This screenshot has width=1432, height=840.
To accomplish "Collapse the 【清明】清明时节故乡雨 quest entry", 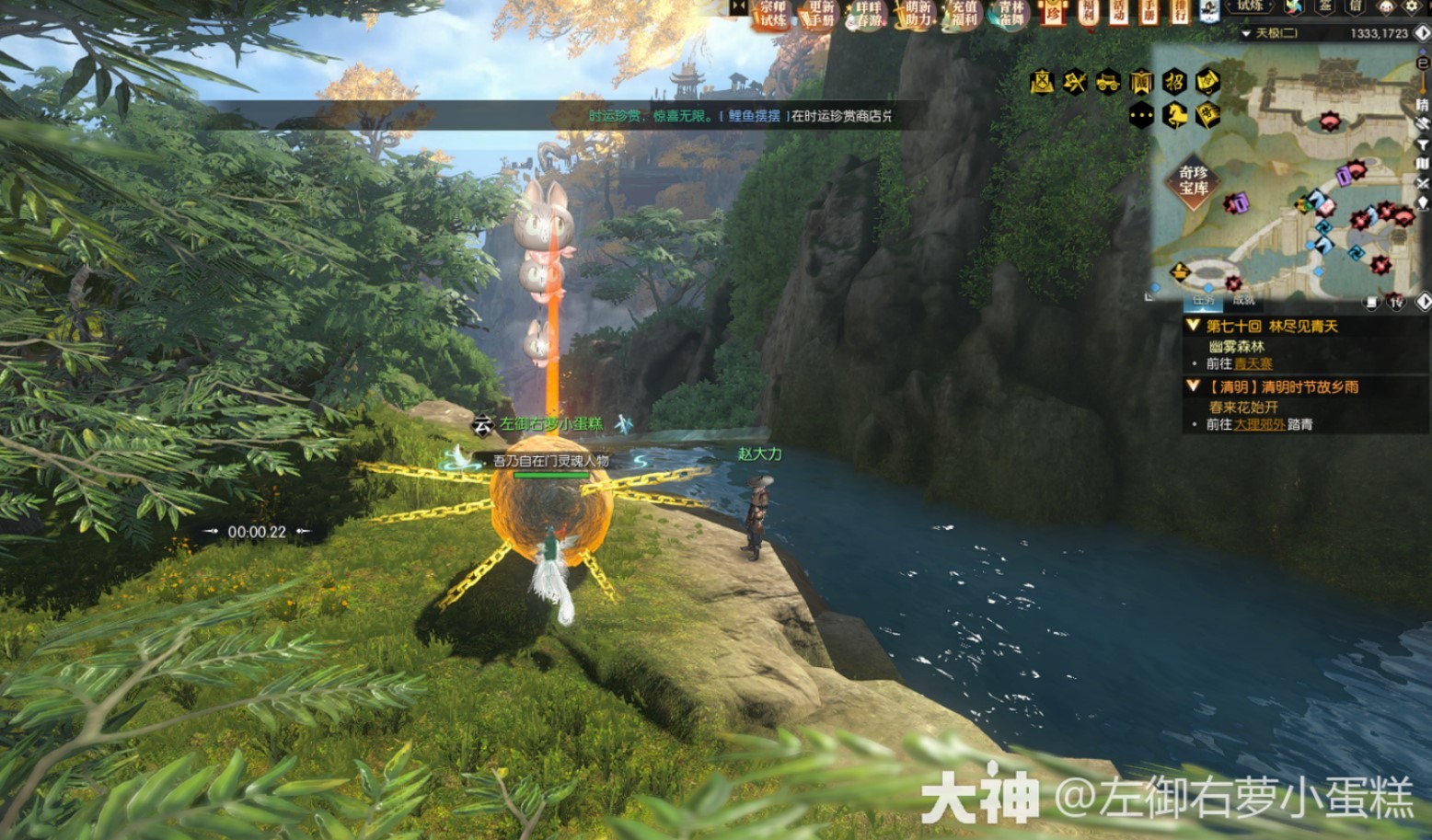I will 1194,385.
